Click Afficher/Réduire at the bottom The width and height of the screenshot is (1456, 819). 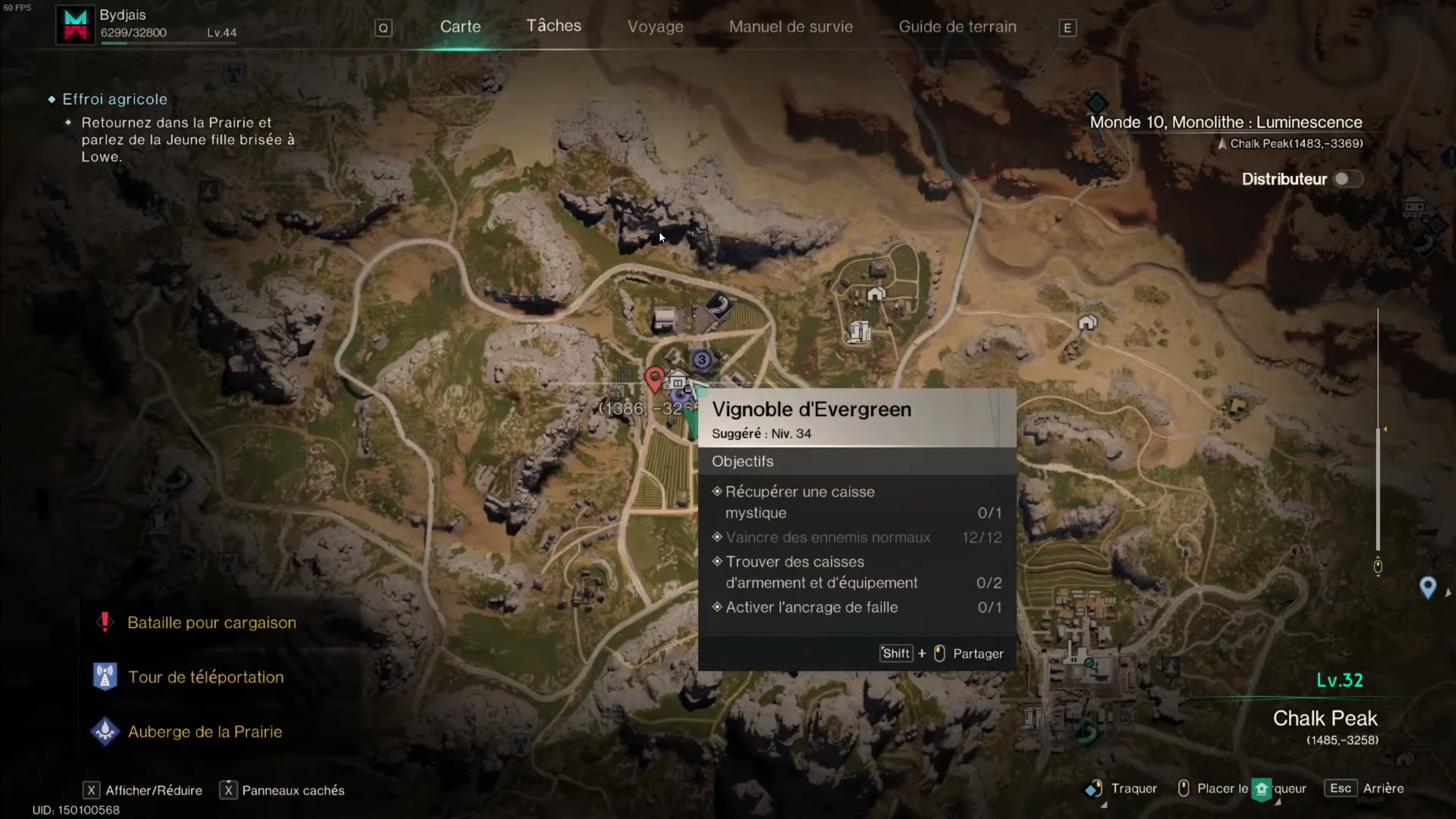pyautogui.click(x=153, y=791)
